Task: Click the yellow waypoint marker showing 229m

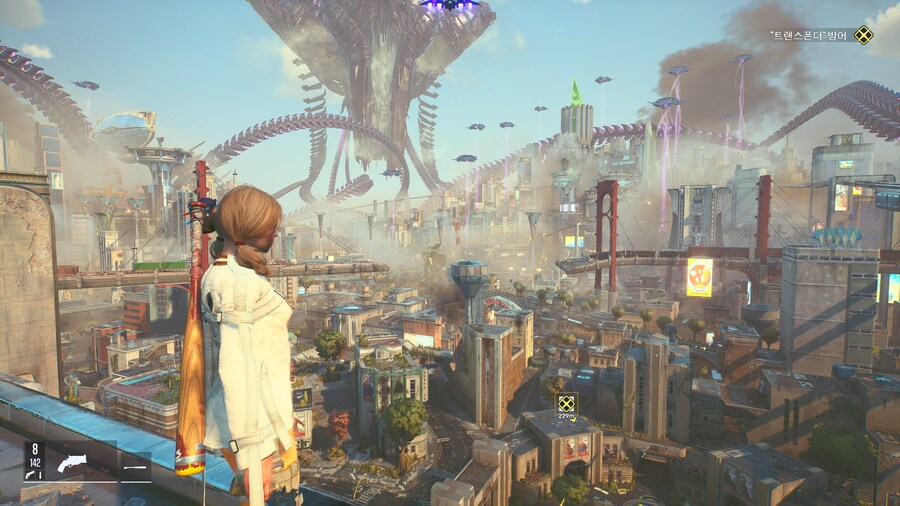Action: click(567, 404)
